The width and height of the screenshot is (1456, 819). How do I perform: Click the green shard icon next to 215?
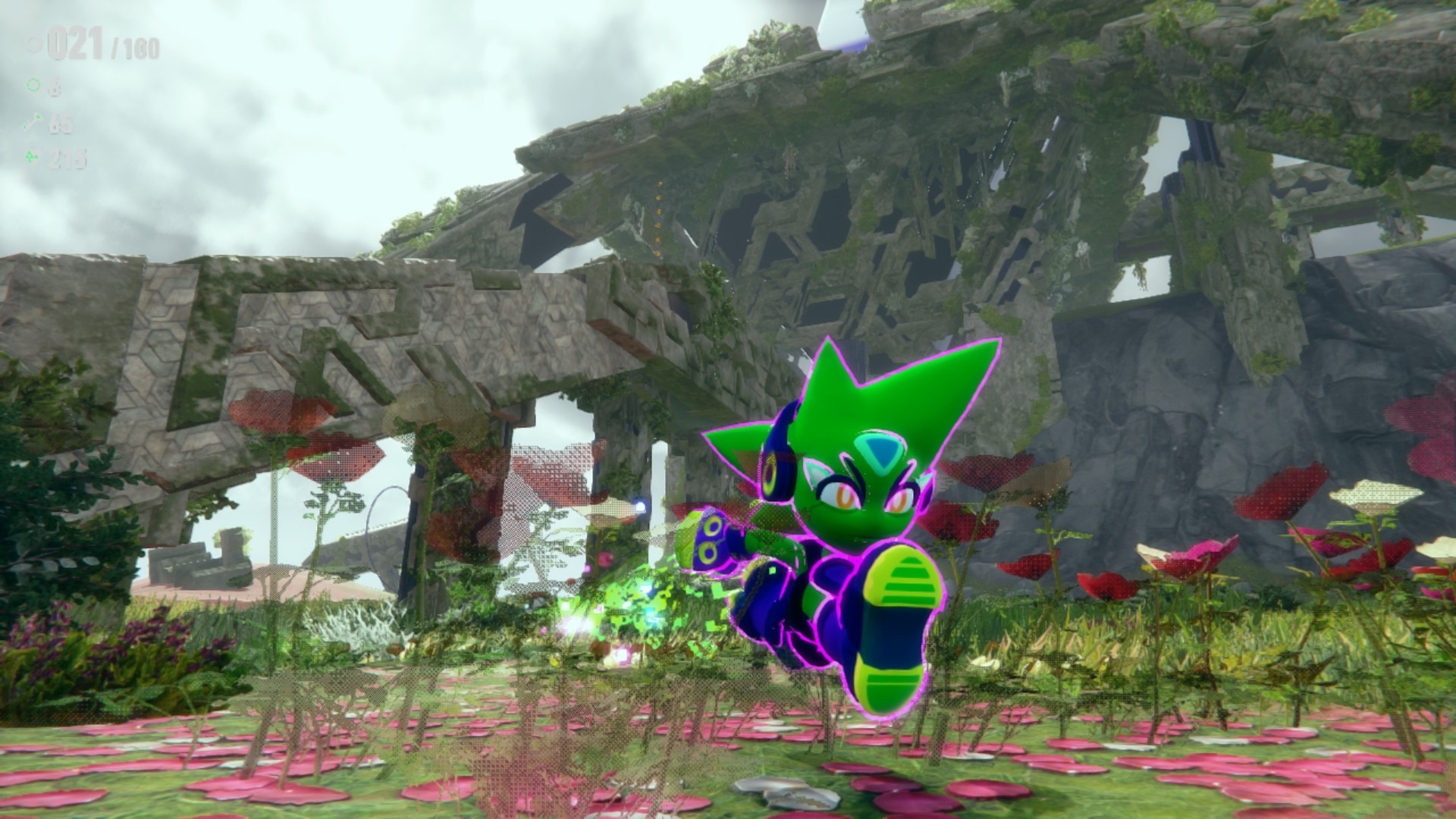(33, 157)
